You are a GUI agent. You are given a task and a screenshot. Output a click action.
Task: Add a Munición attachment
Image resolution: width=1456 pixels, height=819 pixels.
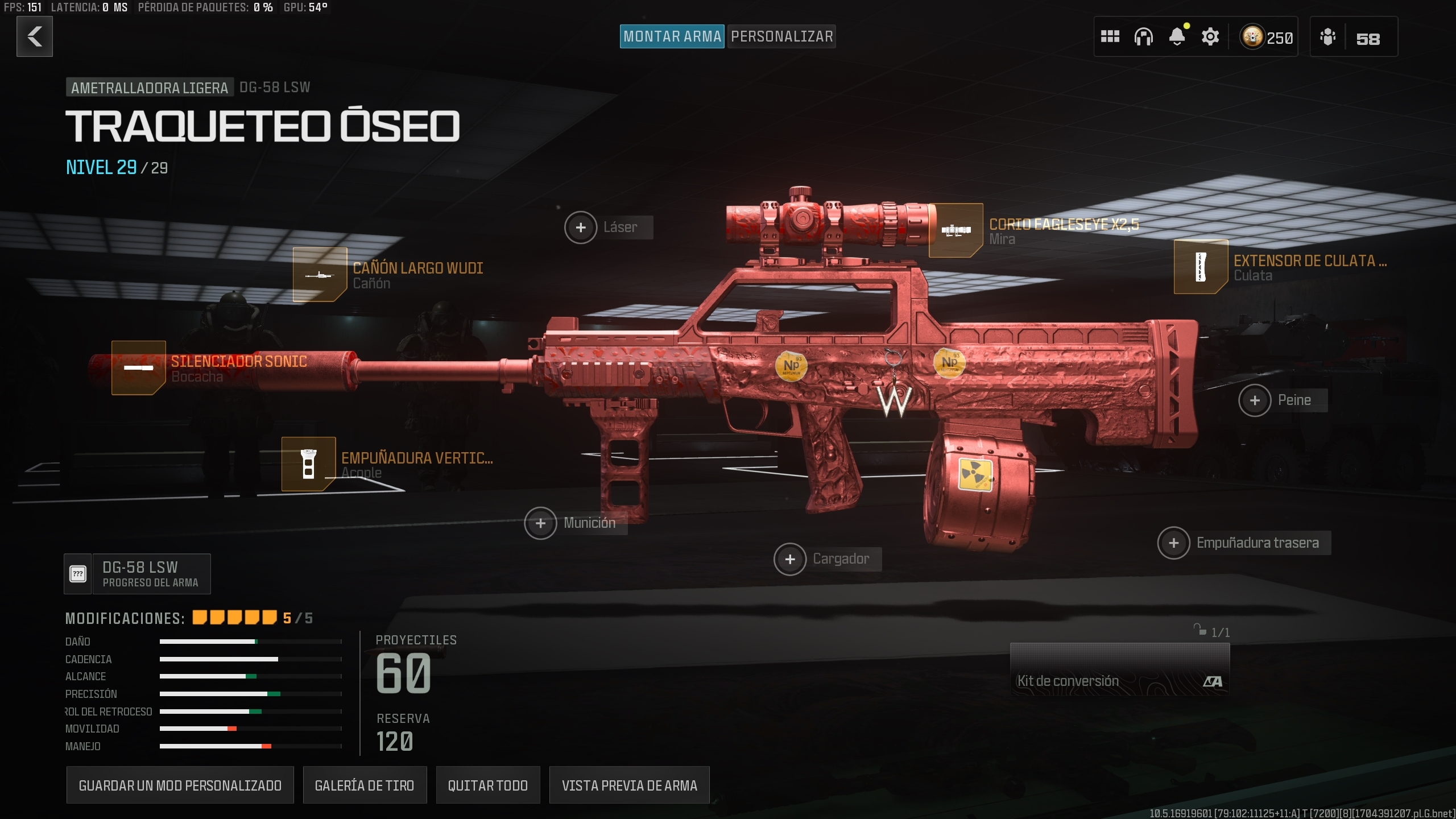[541, 523]
